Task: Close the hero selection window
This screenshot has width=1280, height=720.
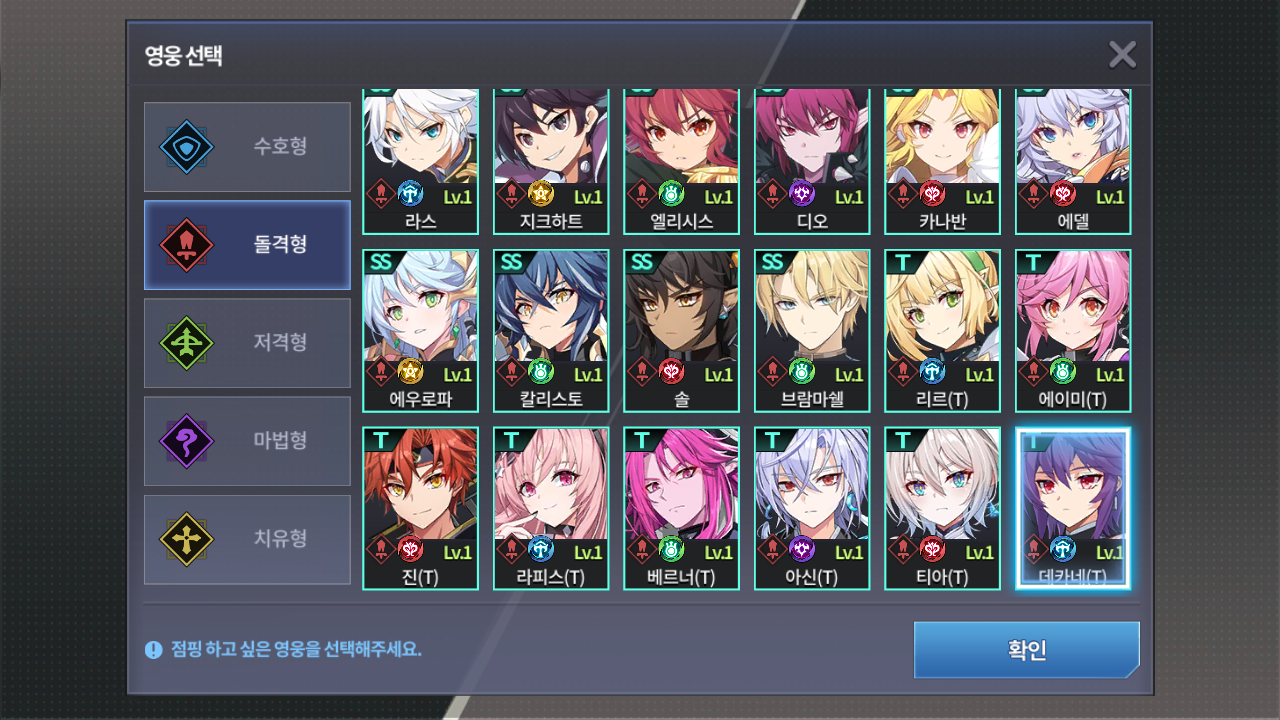Action: pyautogui.click(x=1122, y=55)
